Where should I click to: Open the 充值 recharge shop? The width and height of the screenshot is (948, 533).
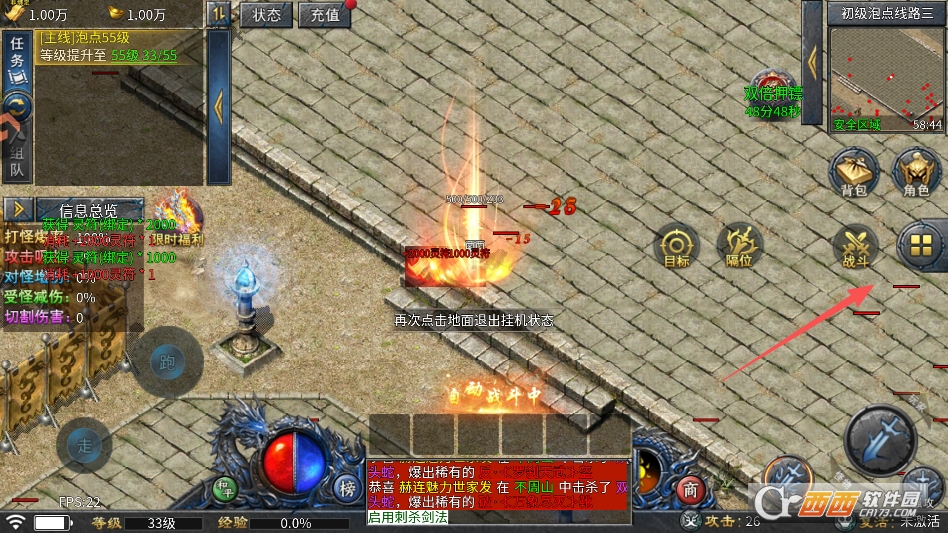pos(324,15)
